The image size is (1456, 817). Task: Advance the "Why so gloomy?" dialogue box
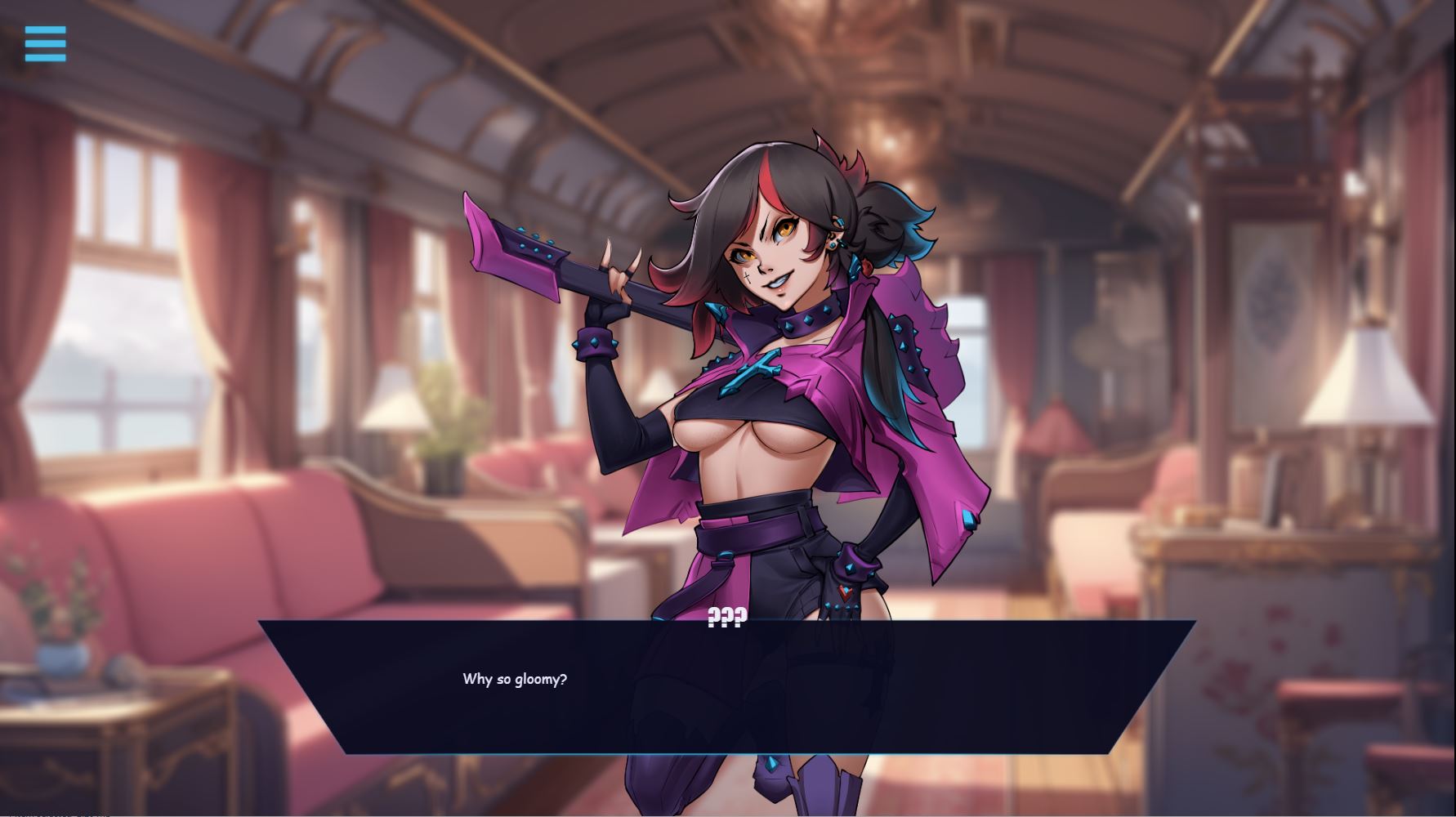pyautogui.click(x=727, y=686)
